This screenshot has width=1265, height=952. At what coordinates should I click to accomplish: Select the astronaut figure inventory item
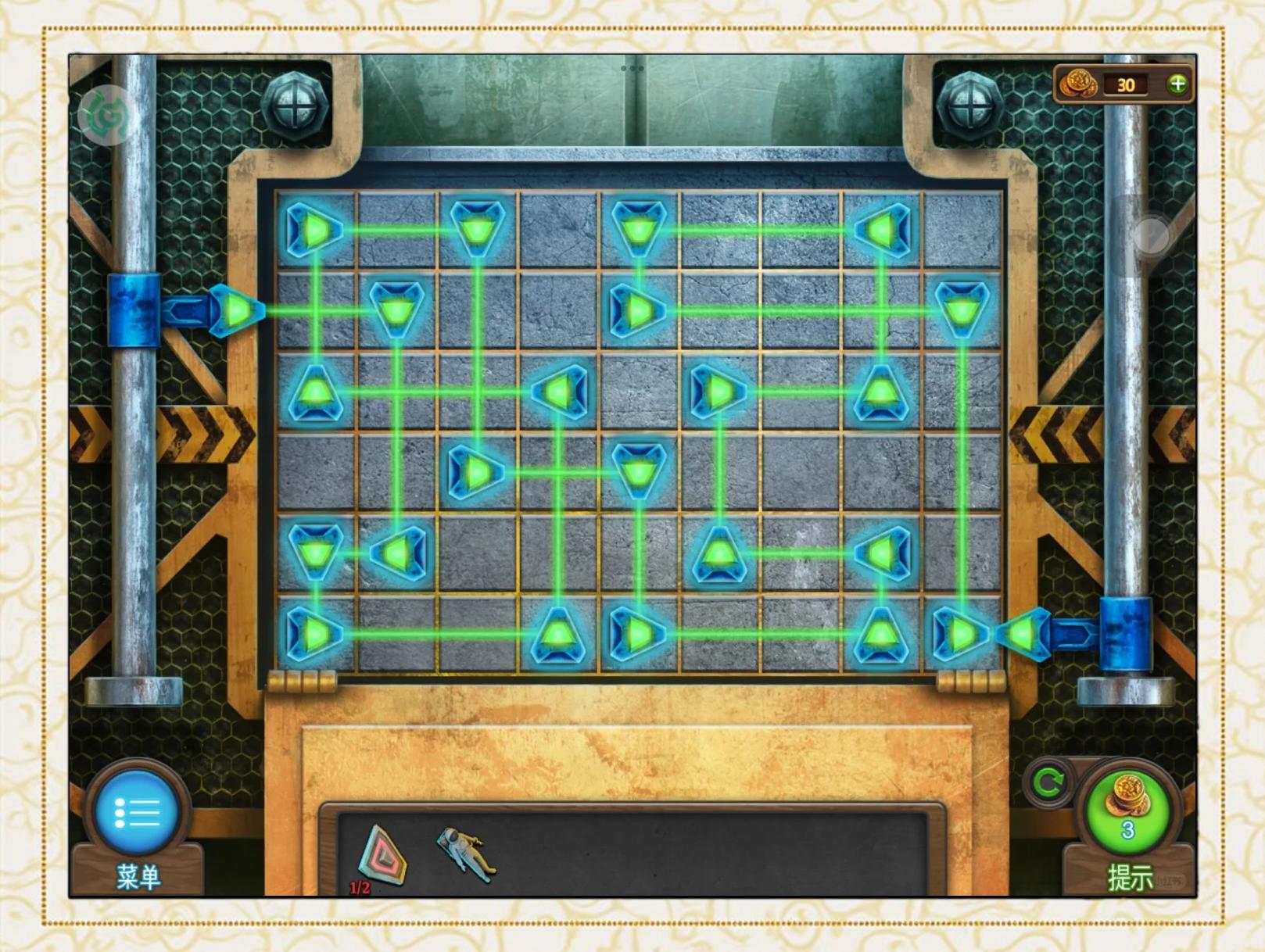pyautogui.click(x=467, y=854)
